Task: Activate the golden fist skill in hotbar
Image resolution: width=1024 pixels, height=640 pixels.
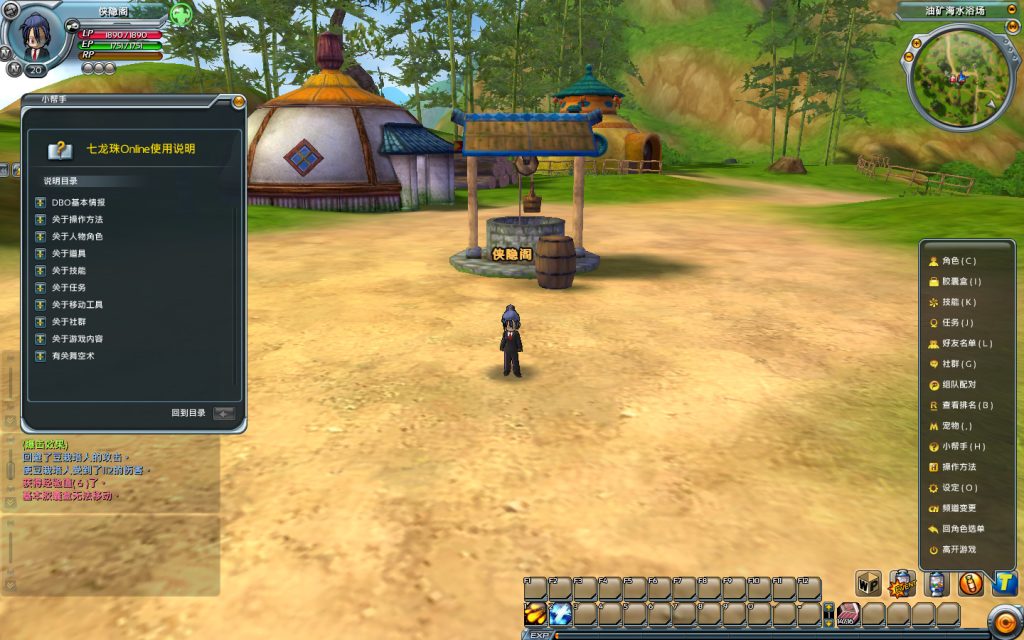Action: point(535,614)
